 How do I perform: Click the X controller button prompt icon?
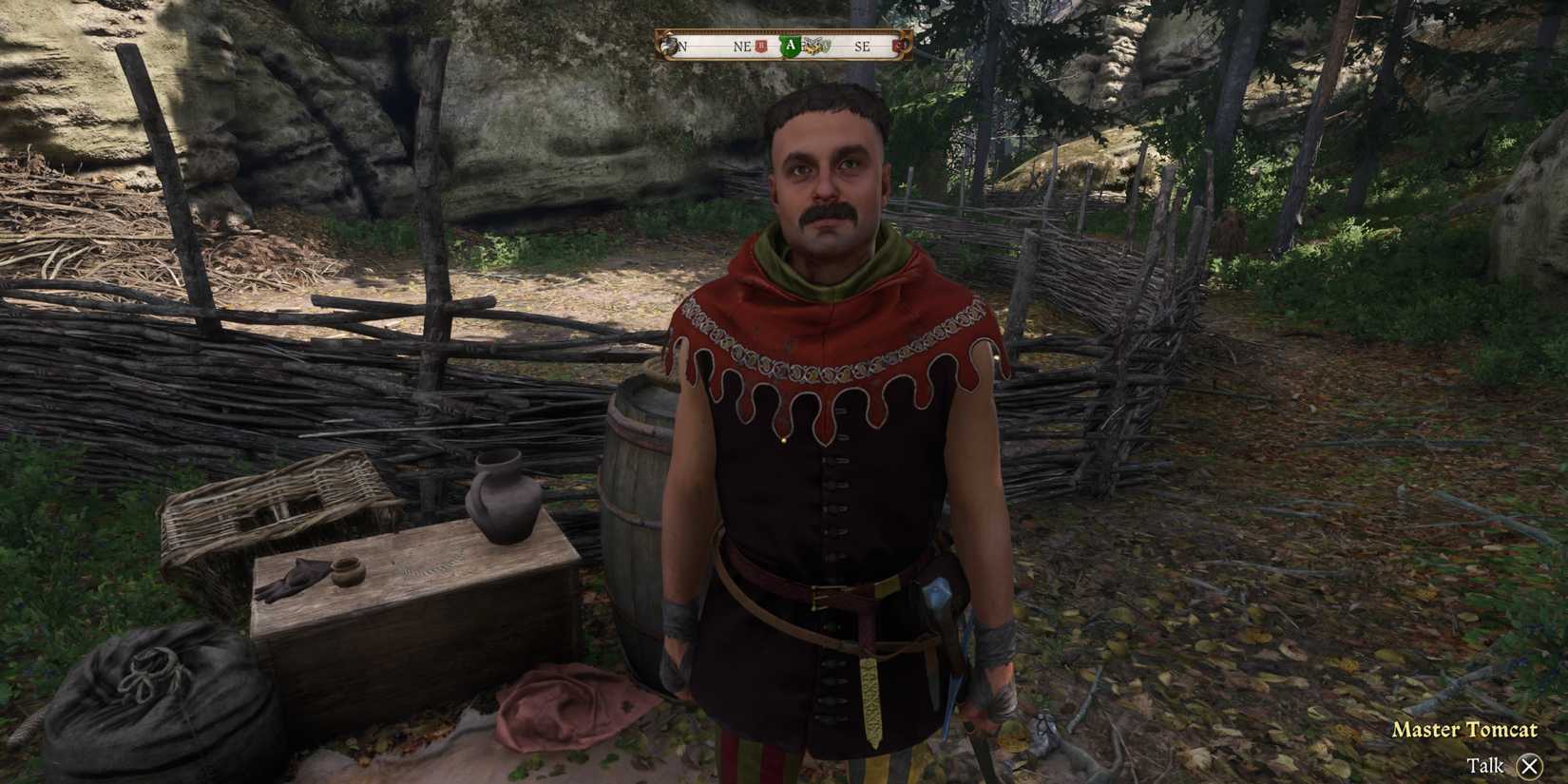pyautogui.click(x=1529, y=764)
